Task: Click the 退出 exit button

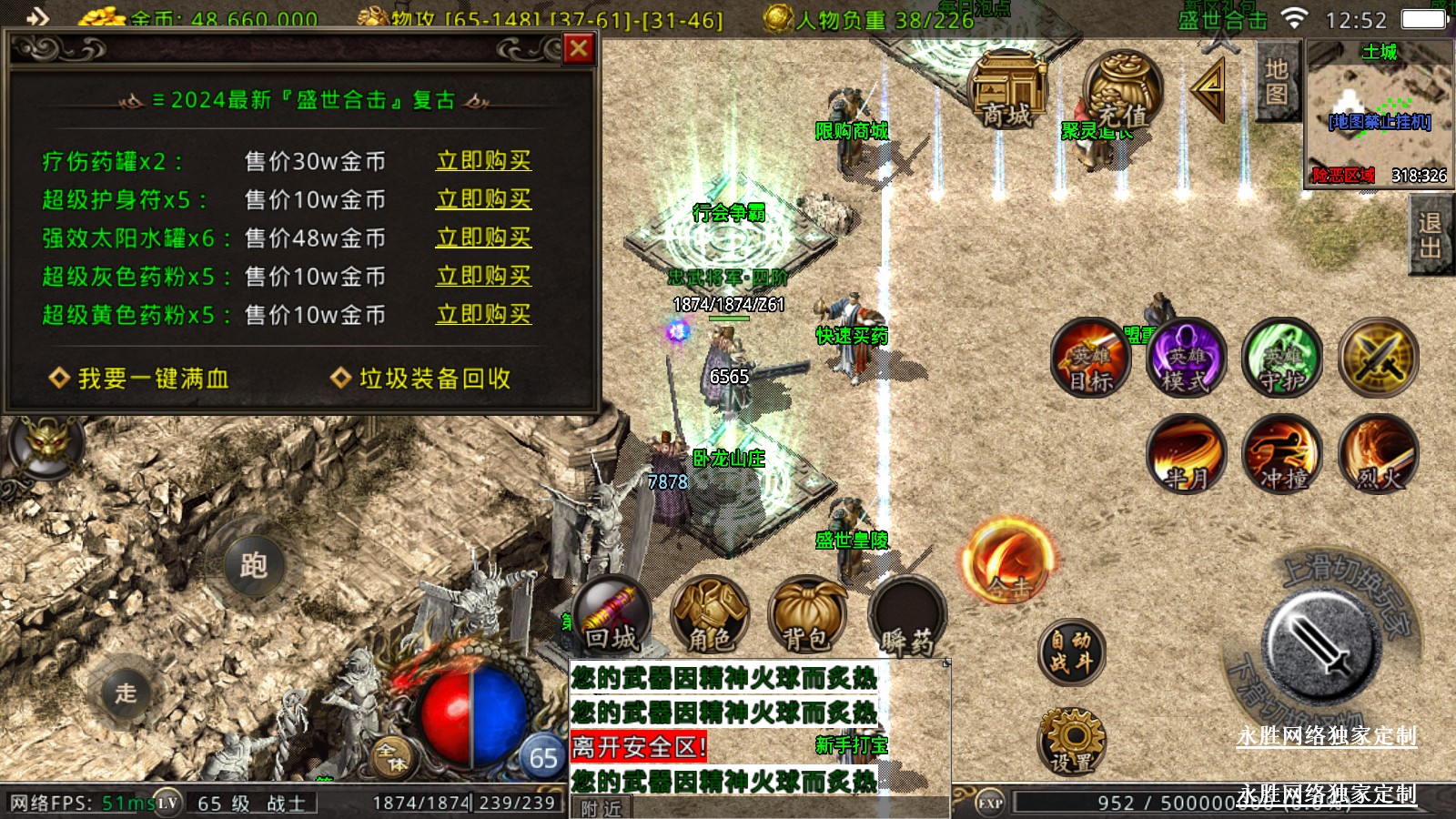Action: (x=1430, y=236)
